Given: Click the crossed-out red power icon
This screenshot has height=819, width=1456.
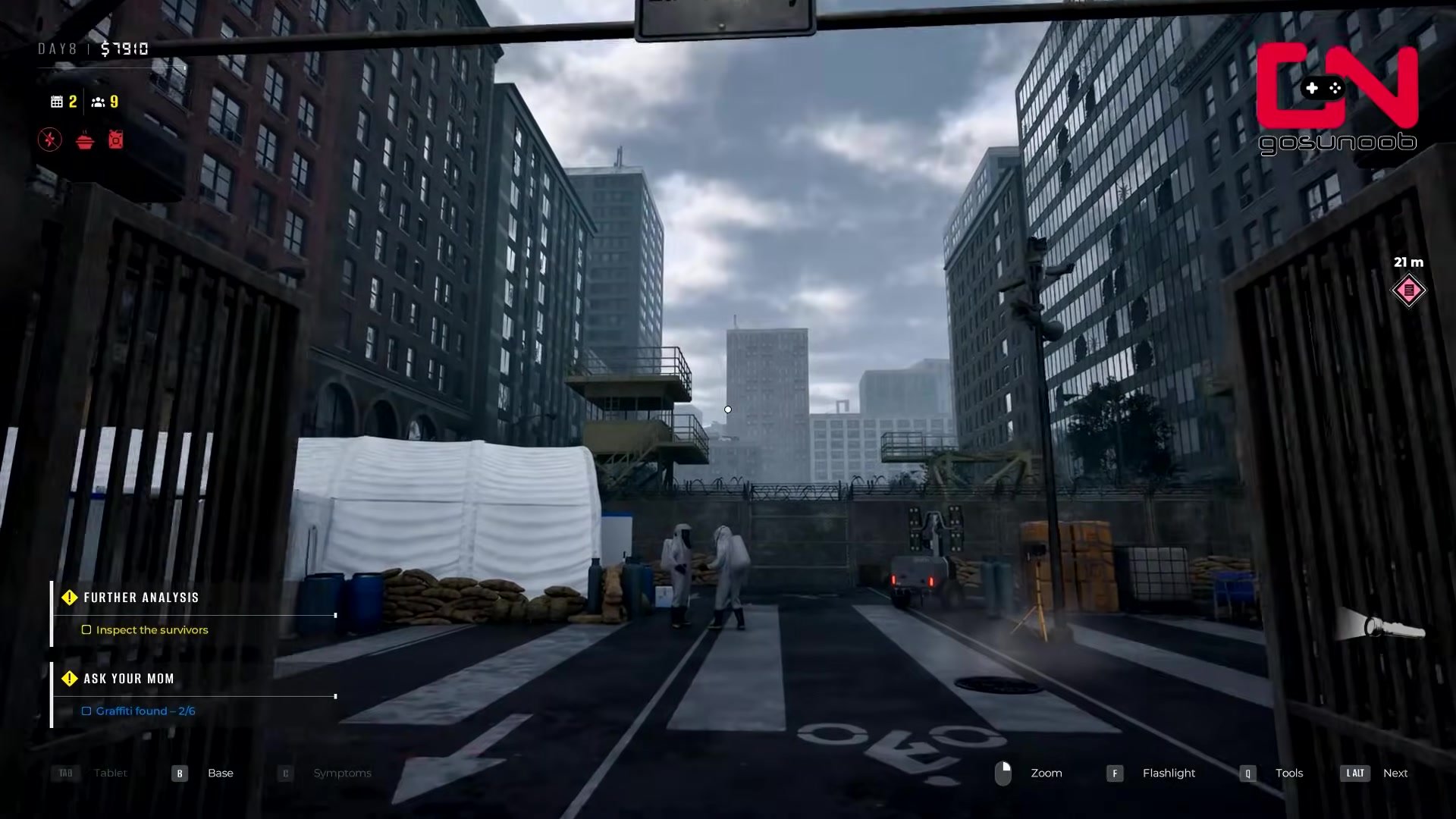Looking at the screenshot, I should coord(49,140).
